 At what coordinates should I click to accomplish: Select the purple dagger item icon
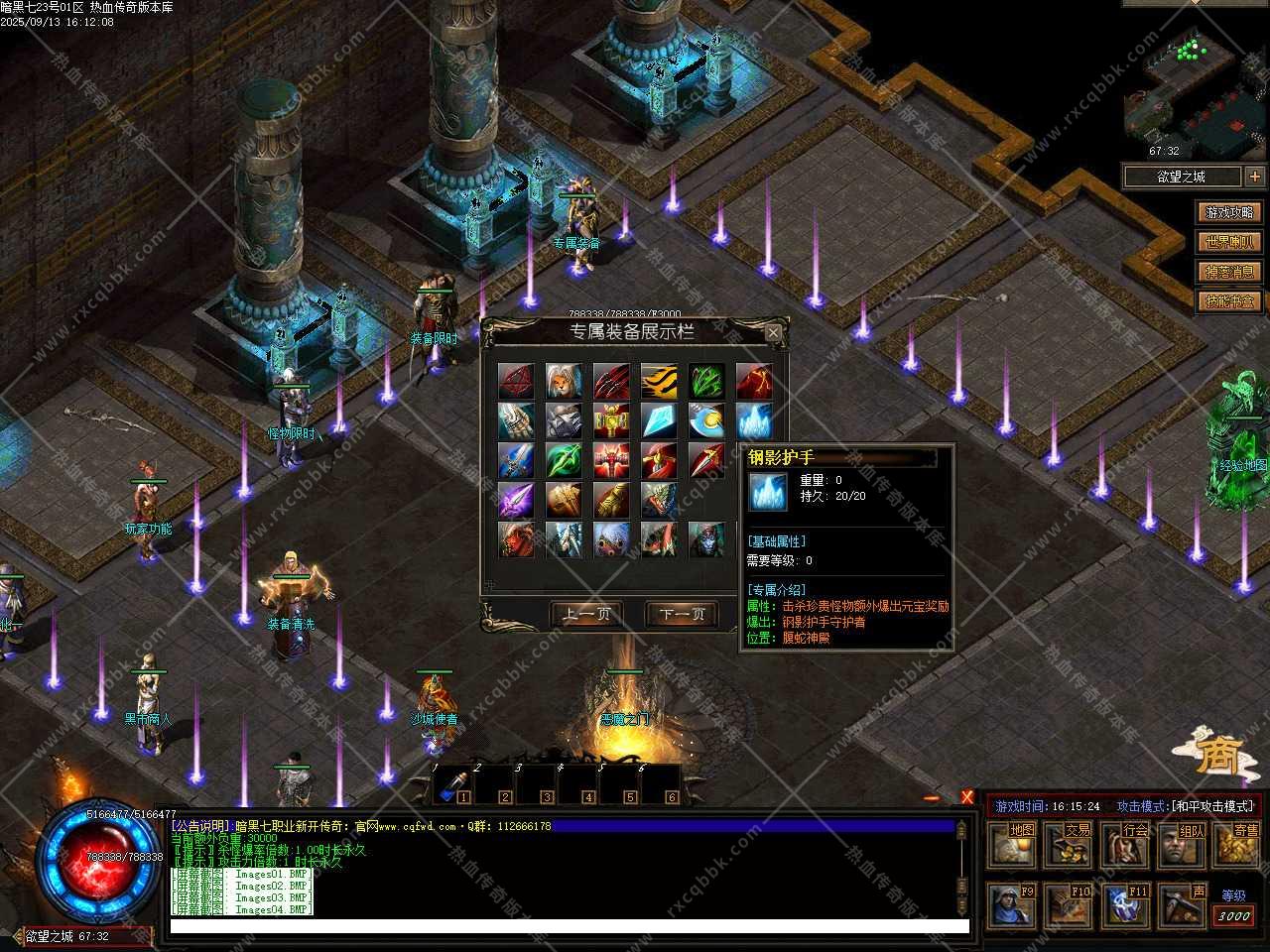(516, 500)
